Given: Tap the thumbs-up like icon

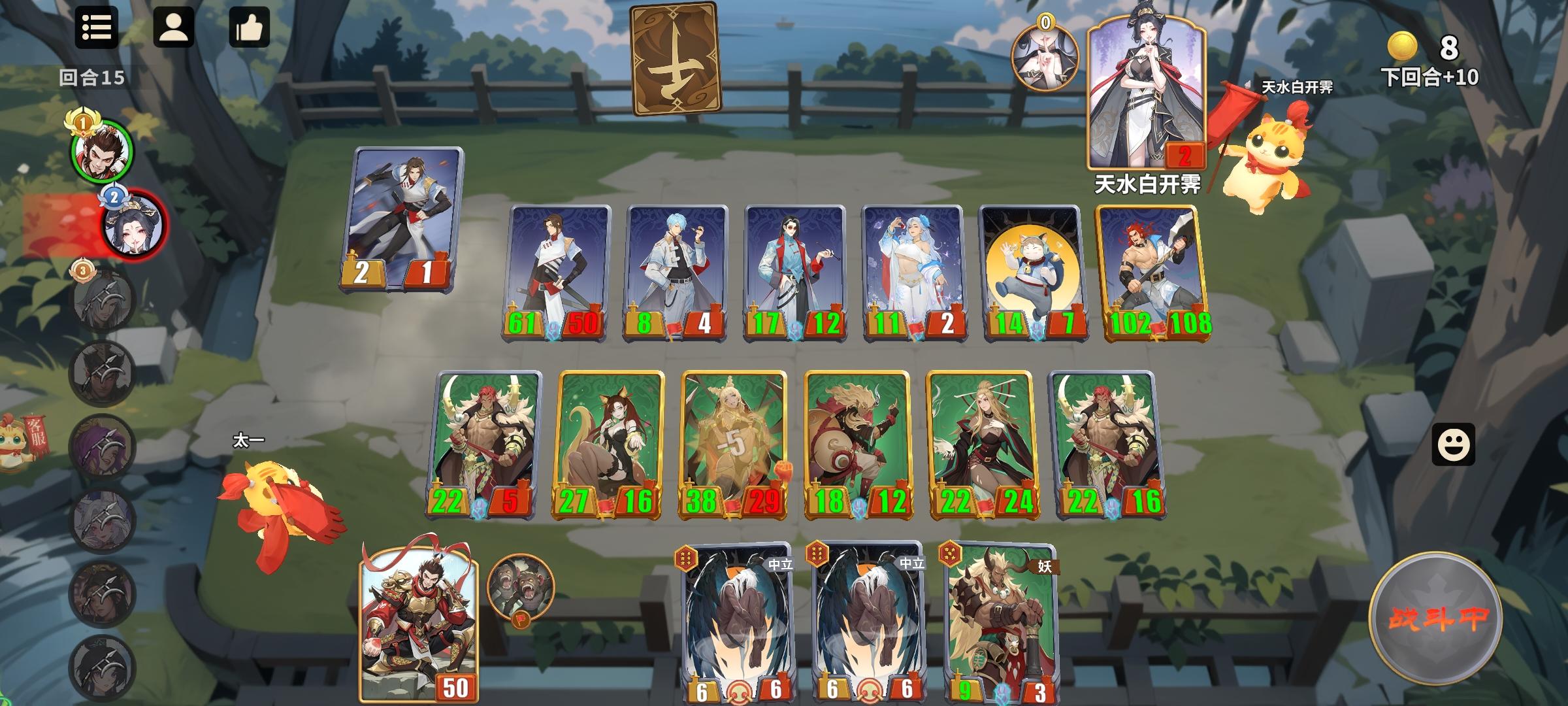Looking at the screenshot, I should (x=249, y=29).
